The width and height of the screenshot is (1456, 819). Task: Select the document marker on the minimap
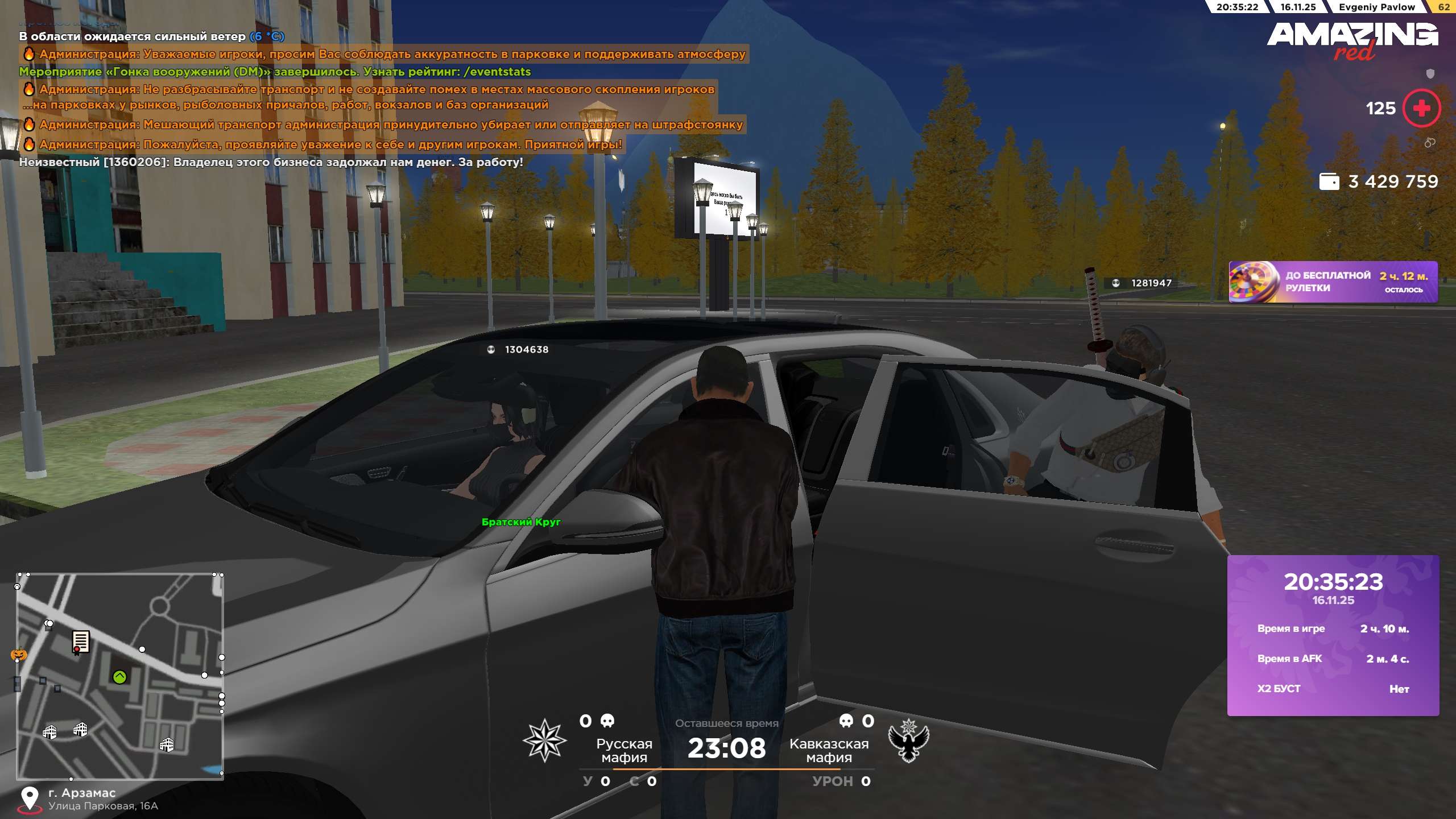[80, 642]
